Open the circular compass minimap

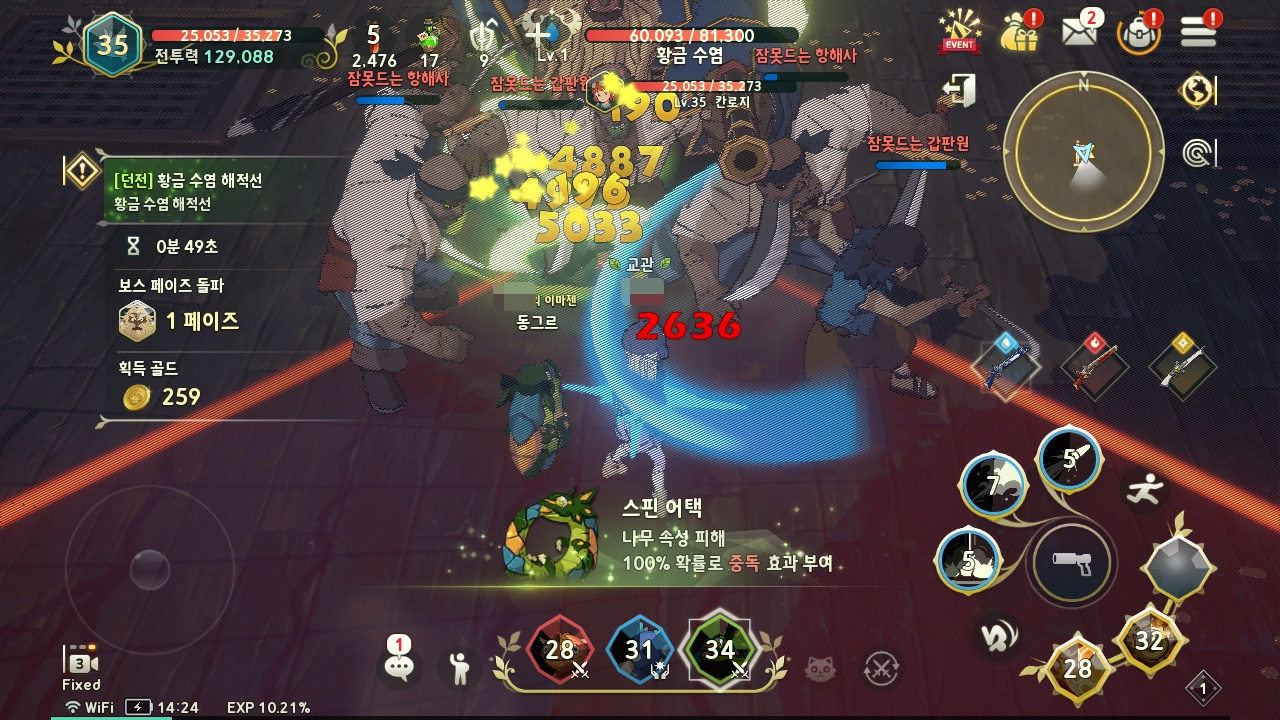(x=1083, y=151)
